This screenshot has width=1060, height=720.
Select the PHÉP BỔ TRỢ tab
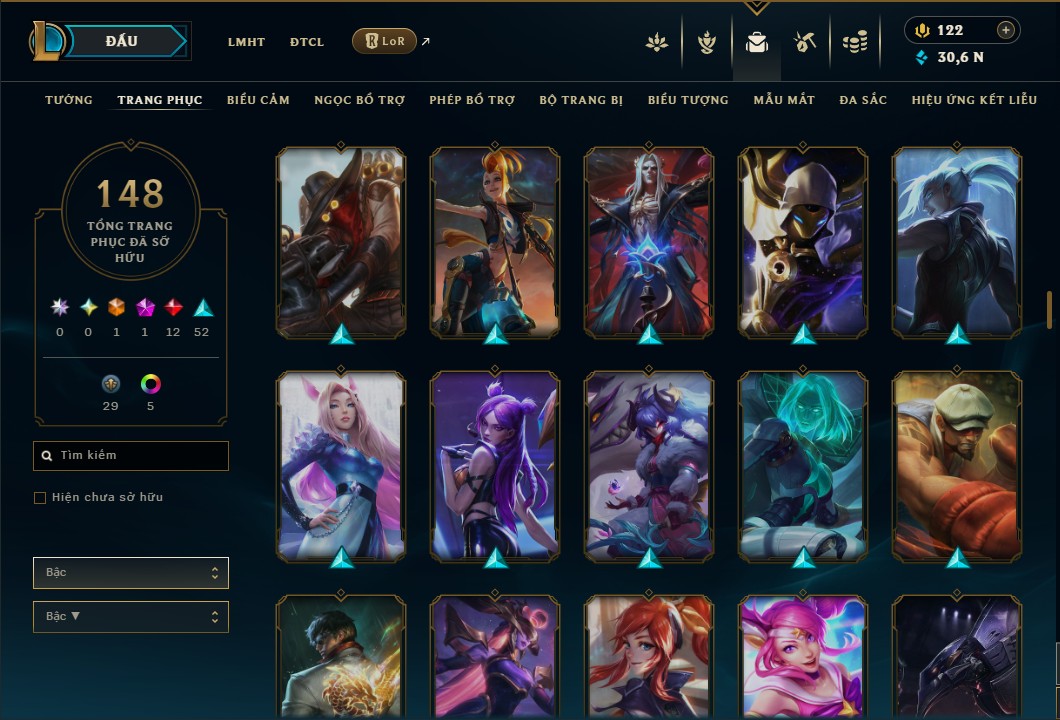click(472, 100)
